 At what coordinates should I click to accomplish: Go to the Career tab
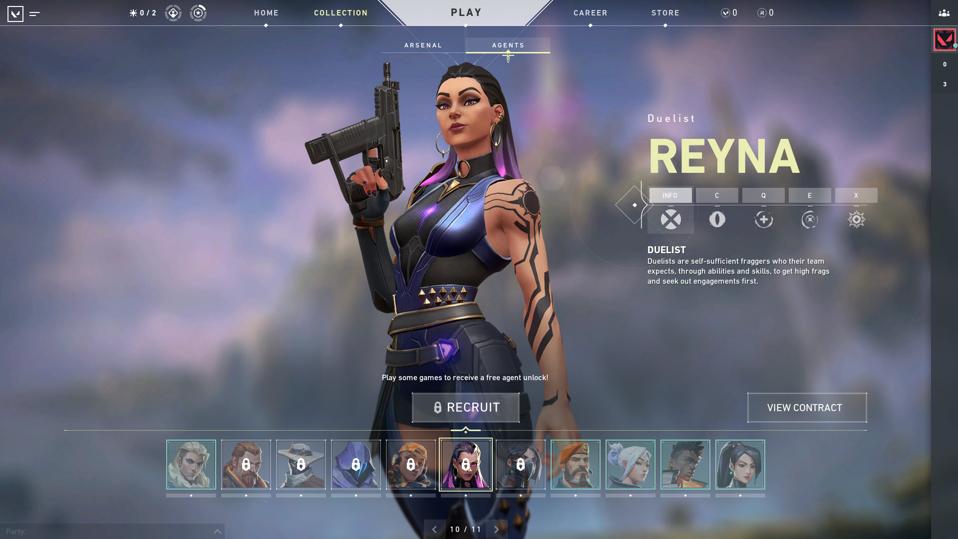pos(590,13)
